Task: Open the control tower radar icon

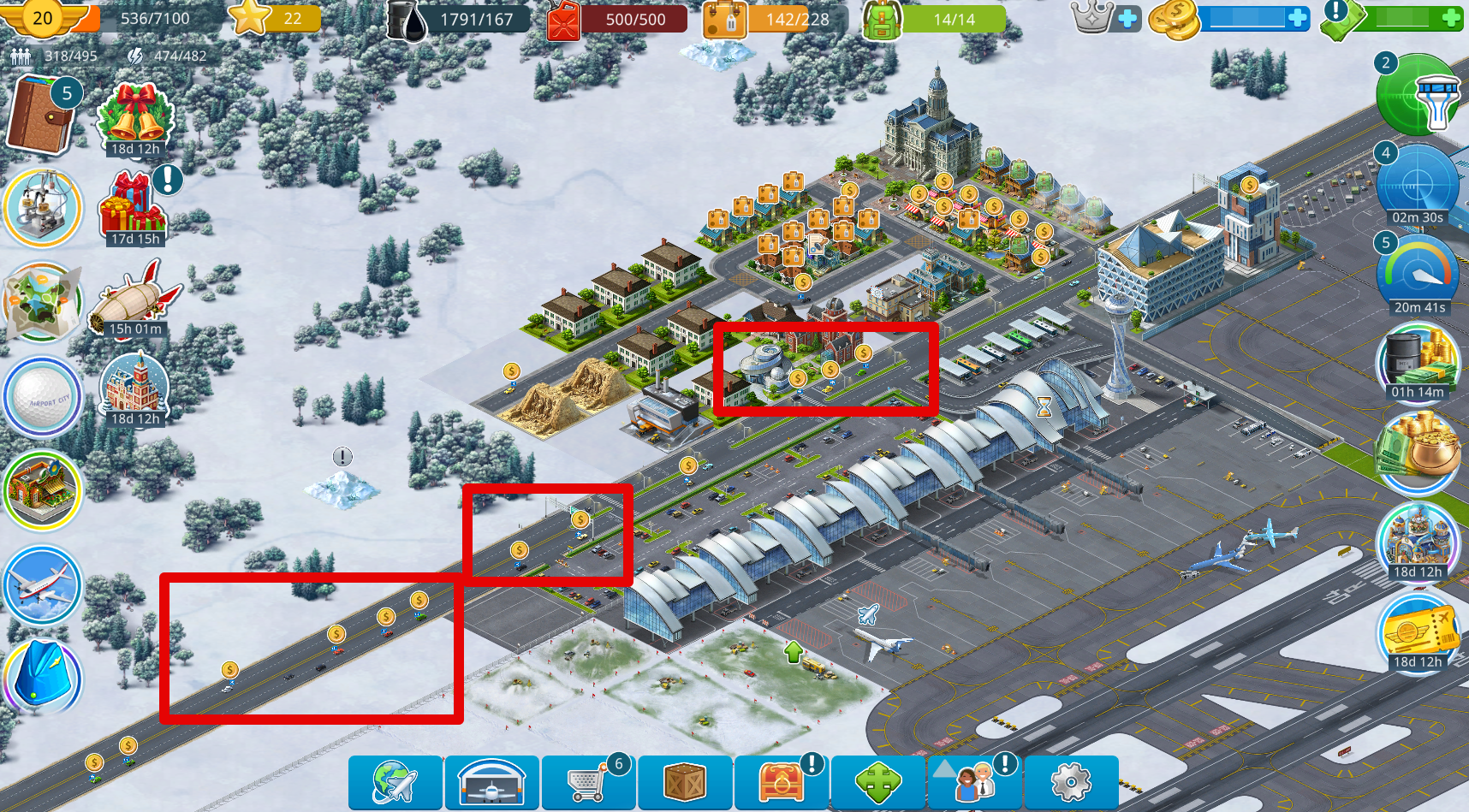Action: pos(1418,96)
